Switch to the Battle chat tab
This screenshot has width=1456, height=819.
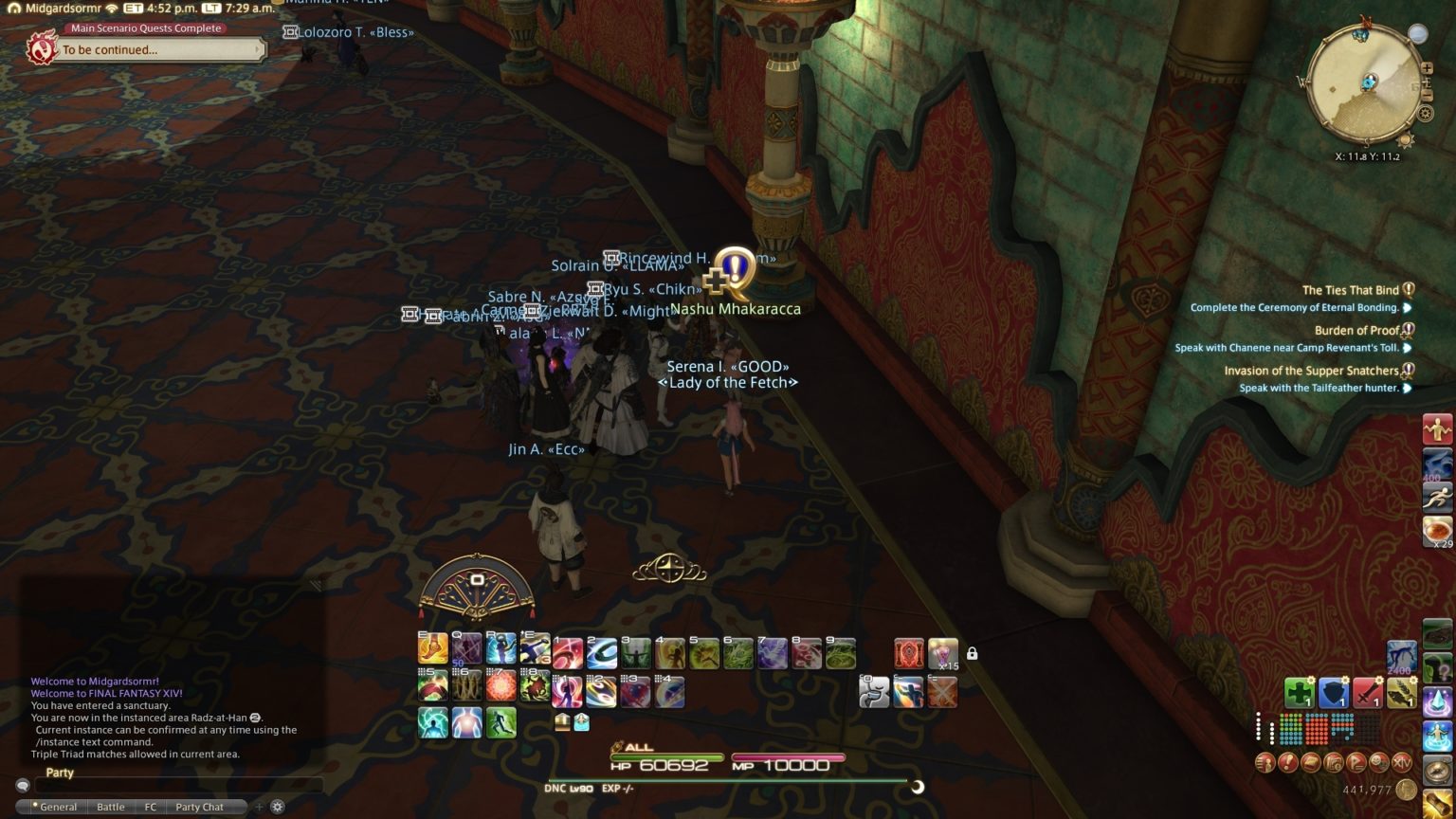pyautogui.click(x=110, y=807)
